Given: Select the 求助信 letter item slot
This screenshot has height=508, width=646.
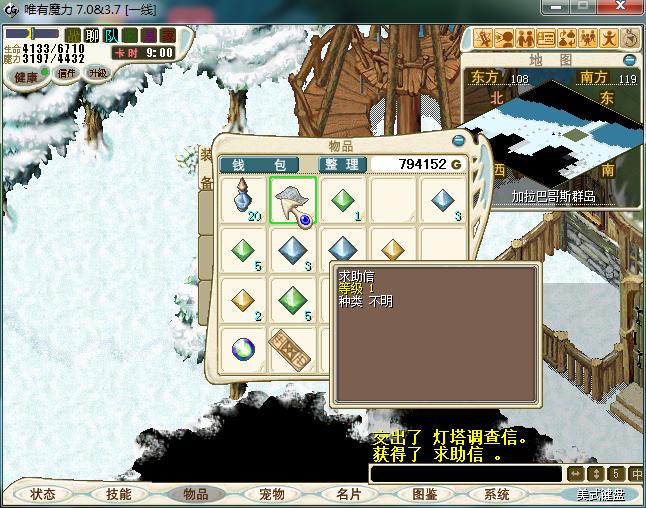Looking at the screenshot, I should coord(293,200).
